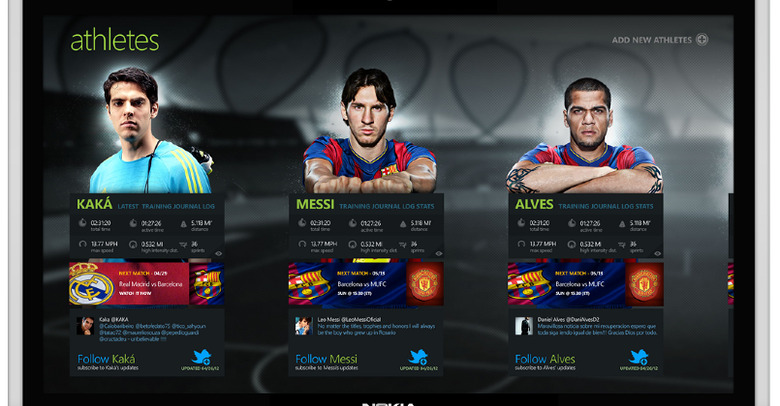Screen dimensions: 780x406
Task: Click the Twitter bird icon on Alves's card
Action: point(640,356)
